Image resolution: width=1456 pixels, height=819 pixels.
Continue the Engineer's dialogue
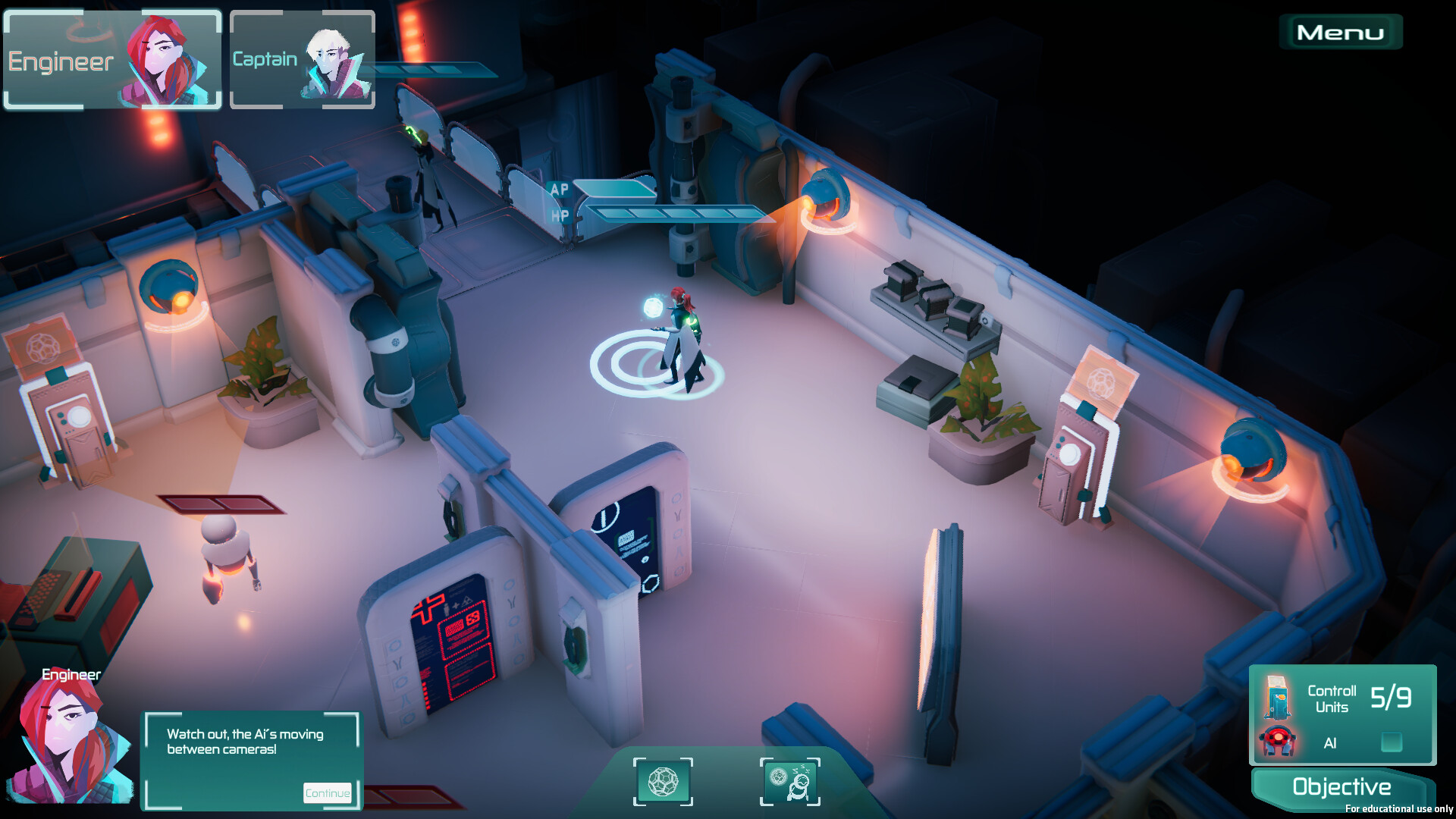coord(328,793)
